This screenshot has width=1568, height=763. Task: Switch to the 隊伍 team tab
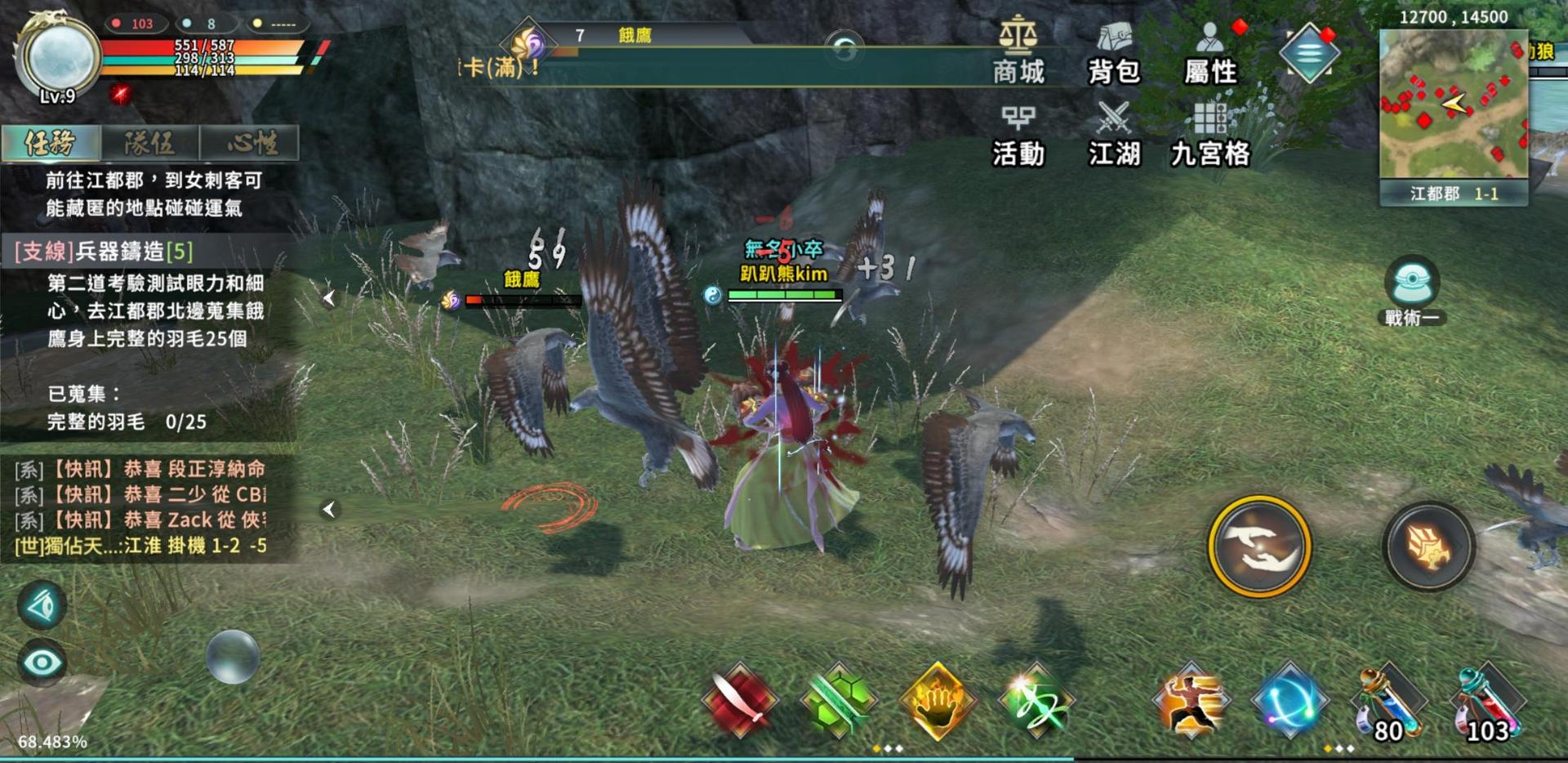coord(149,143)
